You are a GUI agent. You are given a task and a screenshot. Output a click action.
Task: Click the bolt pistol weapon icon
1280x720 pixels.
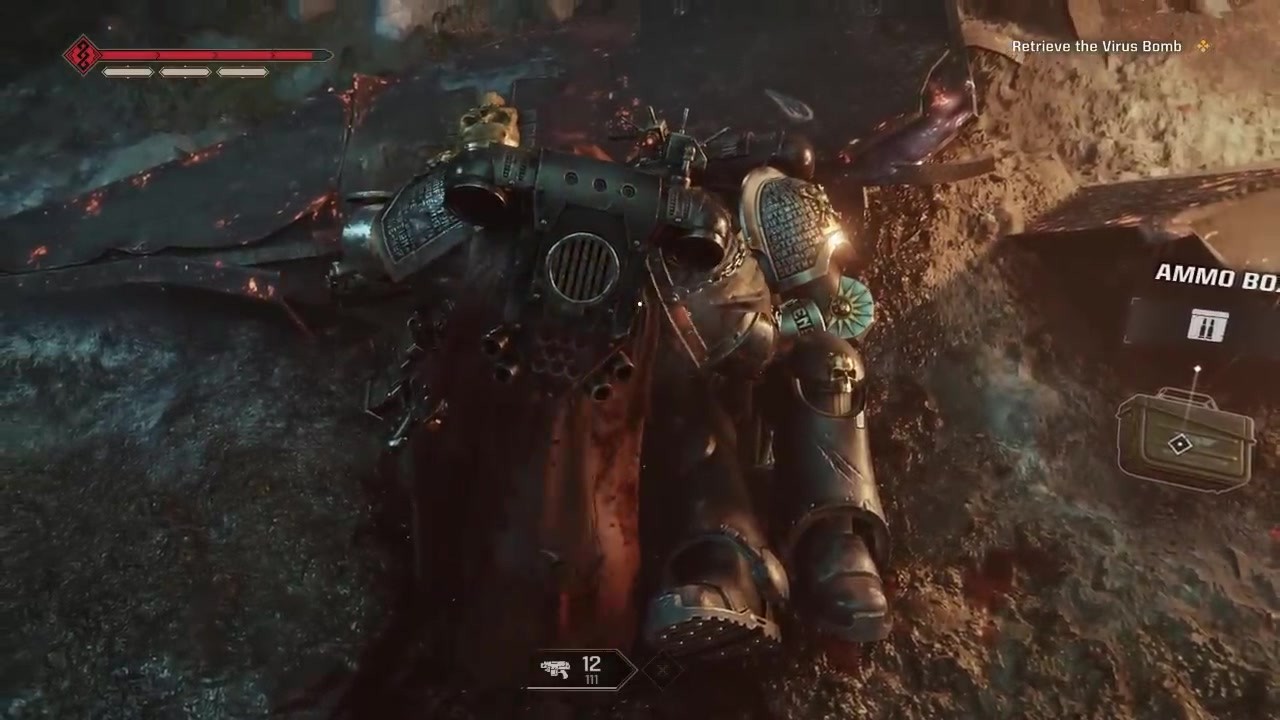click(x=556, y=669)
